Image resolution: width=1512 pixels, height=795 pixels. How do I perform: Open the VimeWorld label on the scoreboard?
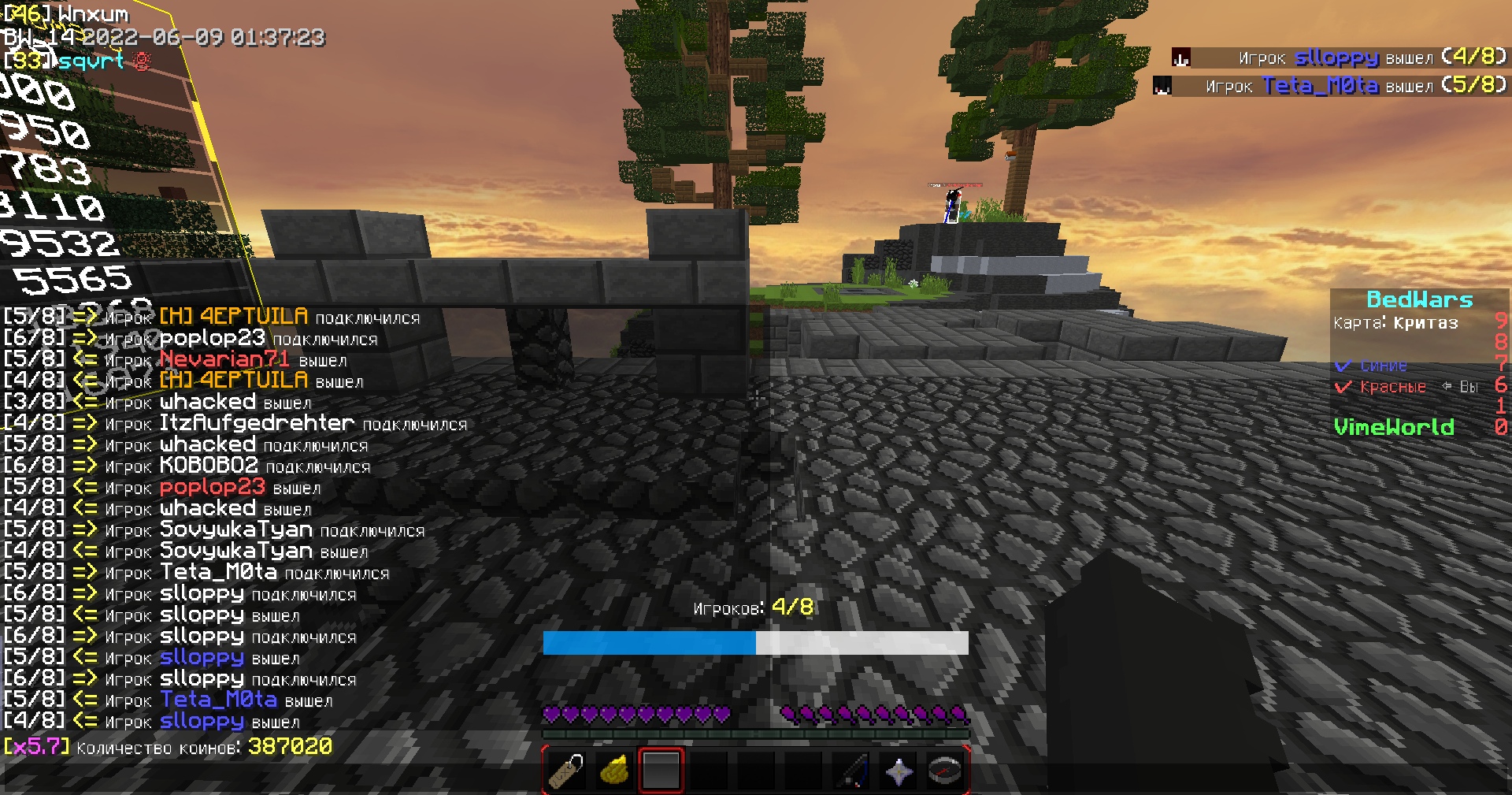click(1395, 426)
